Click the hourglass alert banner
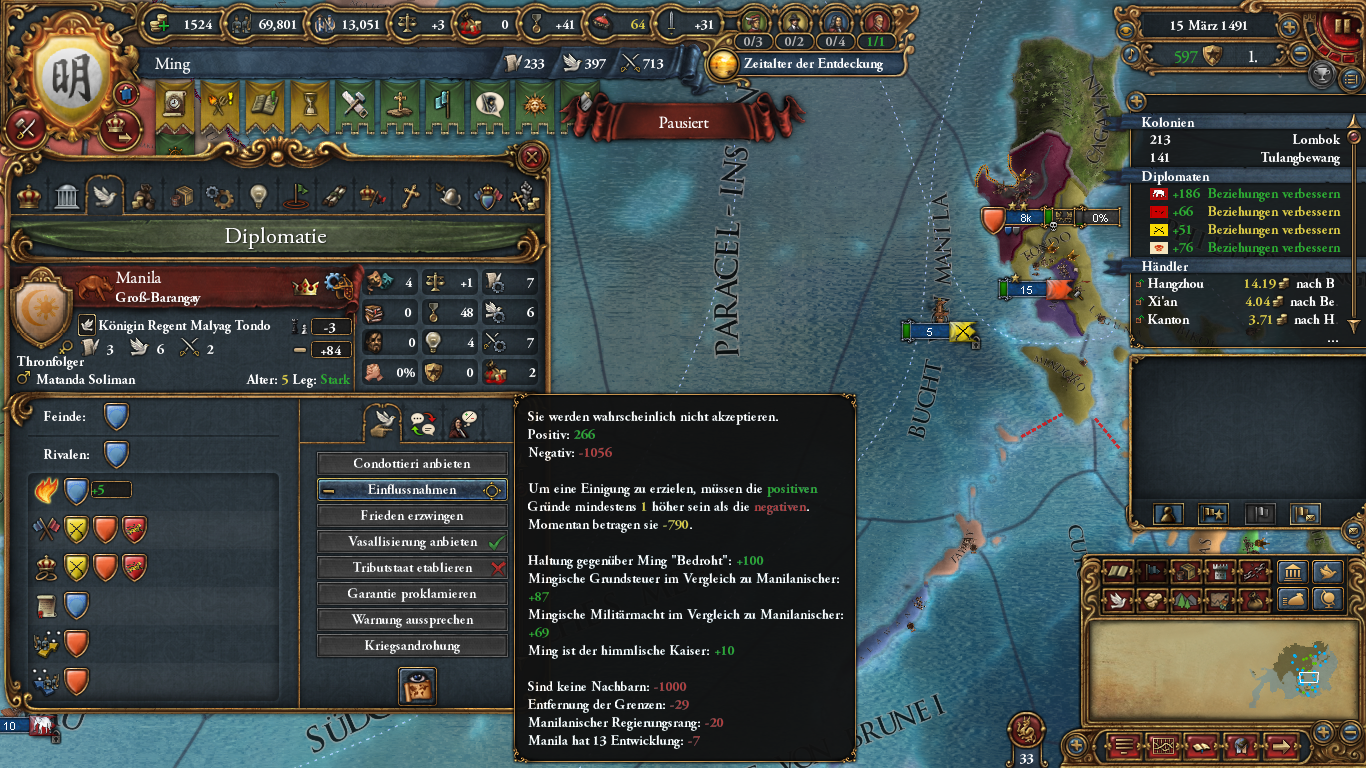 (310, 105)
